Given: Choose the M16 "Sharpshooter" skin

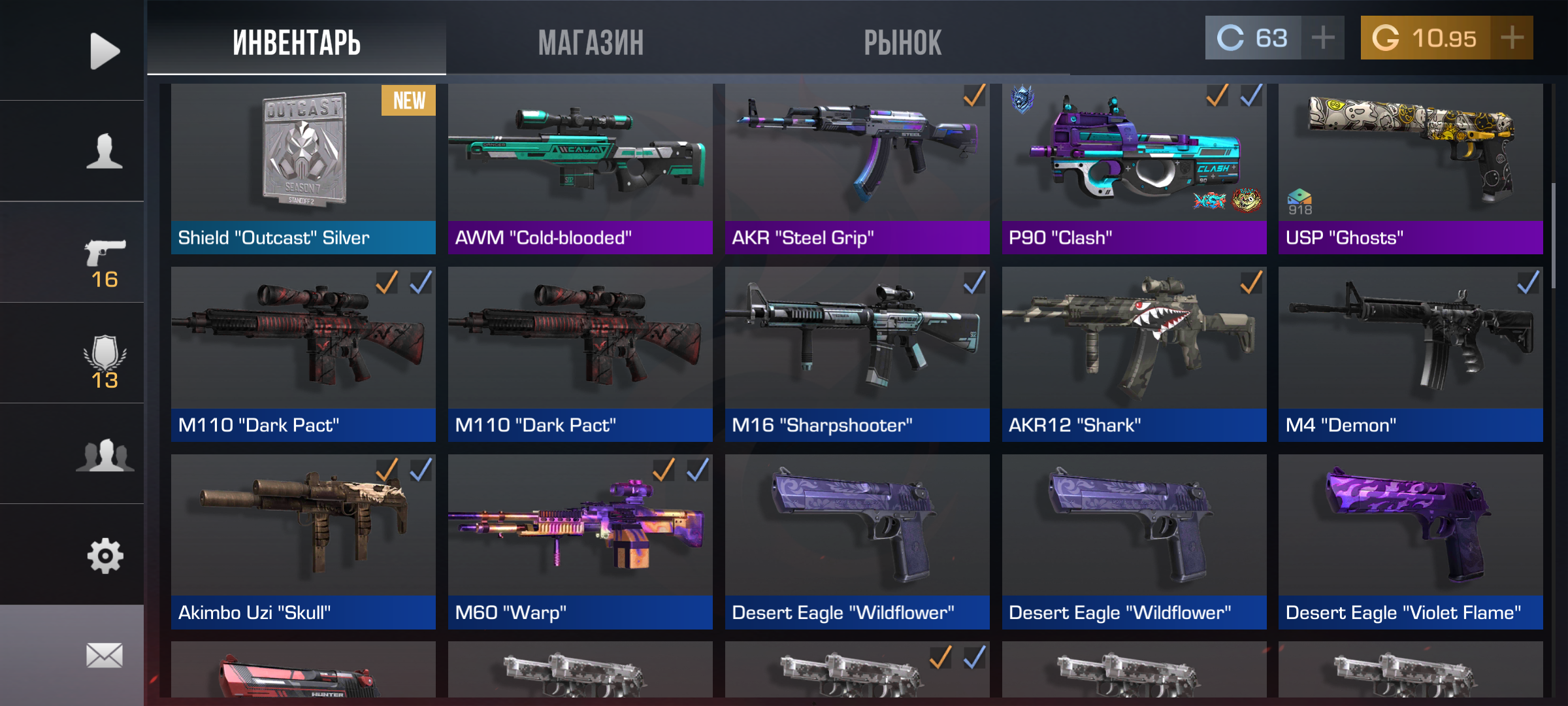Looking at the screenshot, I should pyautogui.click(x=857, y=354).
